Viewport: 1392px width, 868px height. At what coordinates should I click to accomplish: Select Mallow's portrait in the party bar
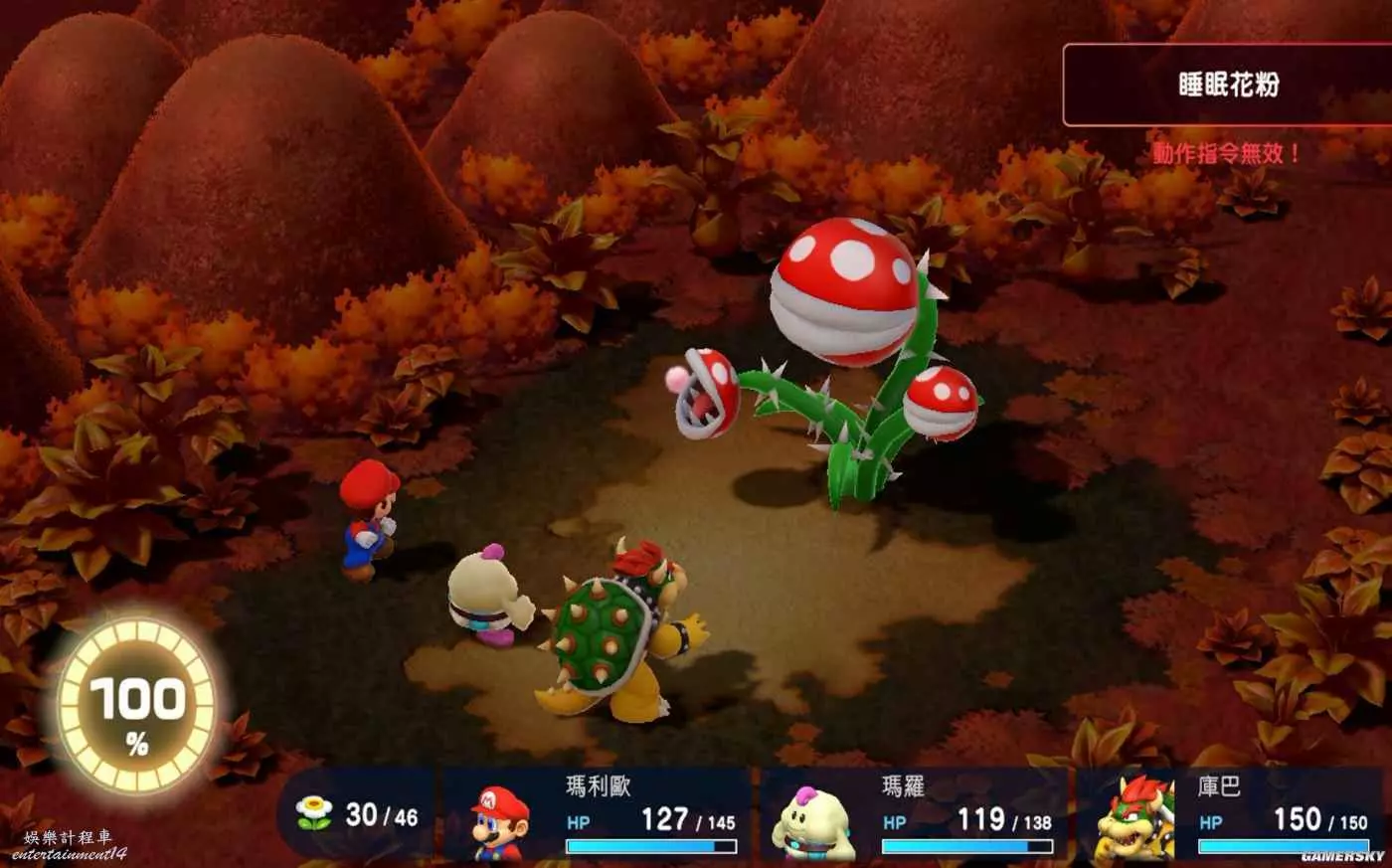(x=814, y=821)
